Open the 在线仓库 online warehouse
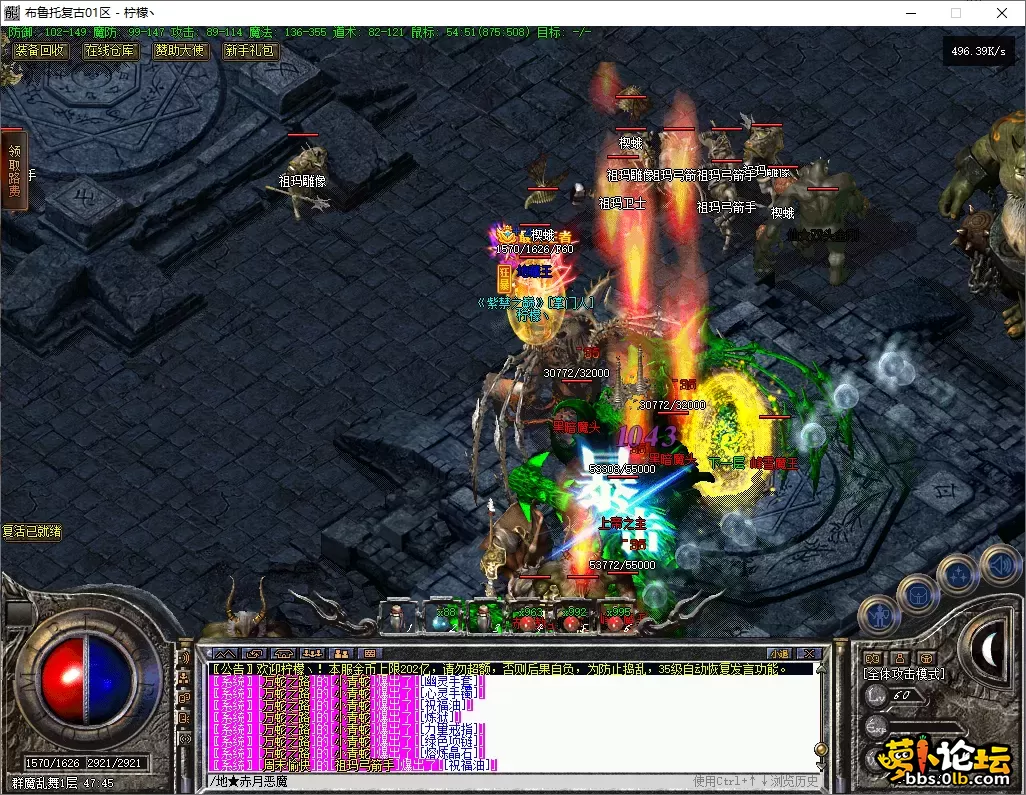This screenshot has width=1026, height=795. click(x=110, y=51)
